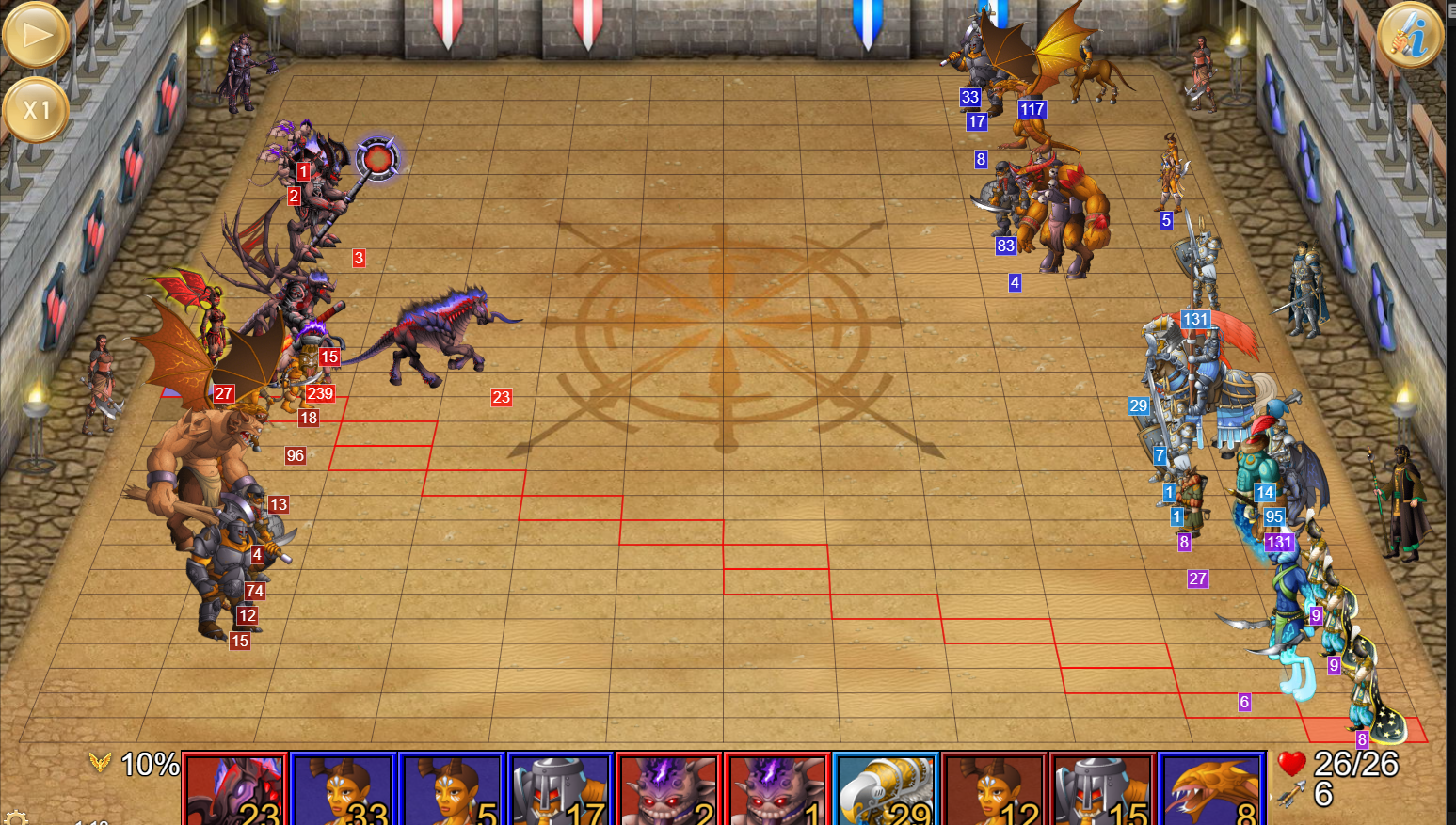
Task: Open the info button with the letter i
Action: 1410,35
